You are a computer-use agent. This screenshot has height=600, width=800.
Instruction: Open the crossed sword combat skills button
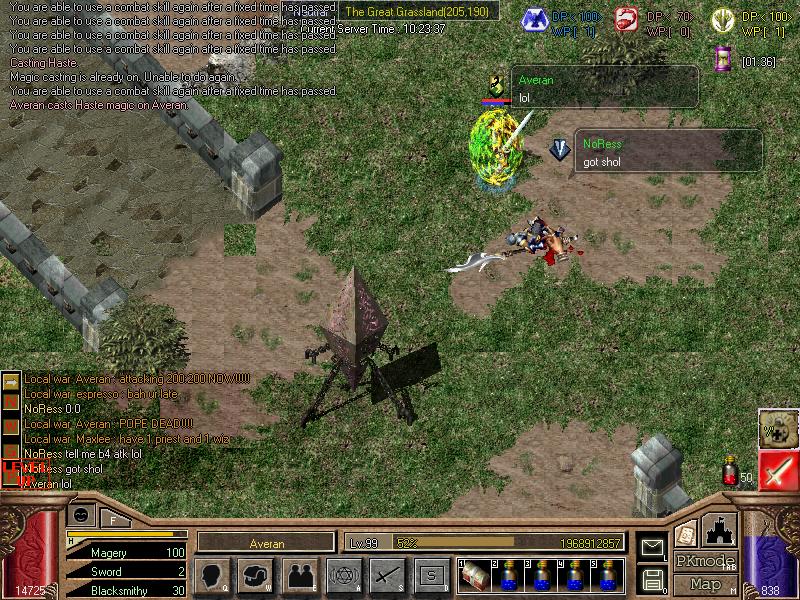click(x=387, y=575)
